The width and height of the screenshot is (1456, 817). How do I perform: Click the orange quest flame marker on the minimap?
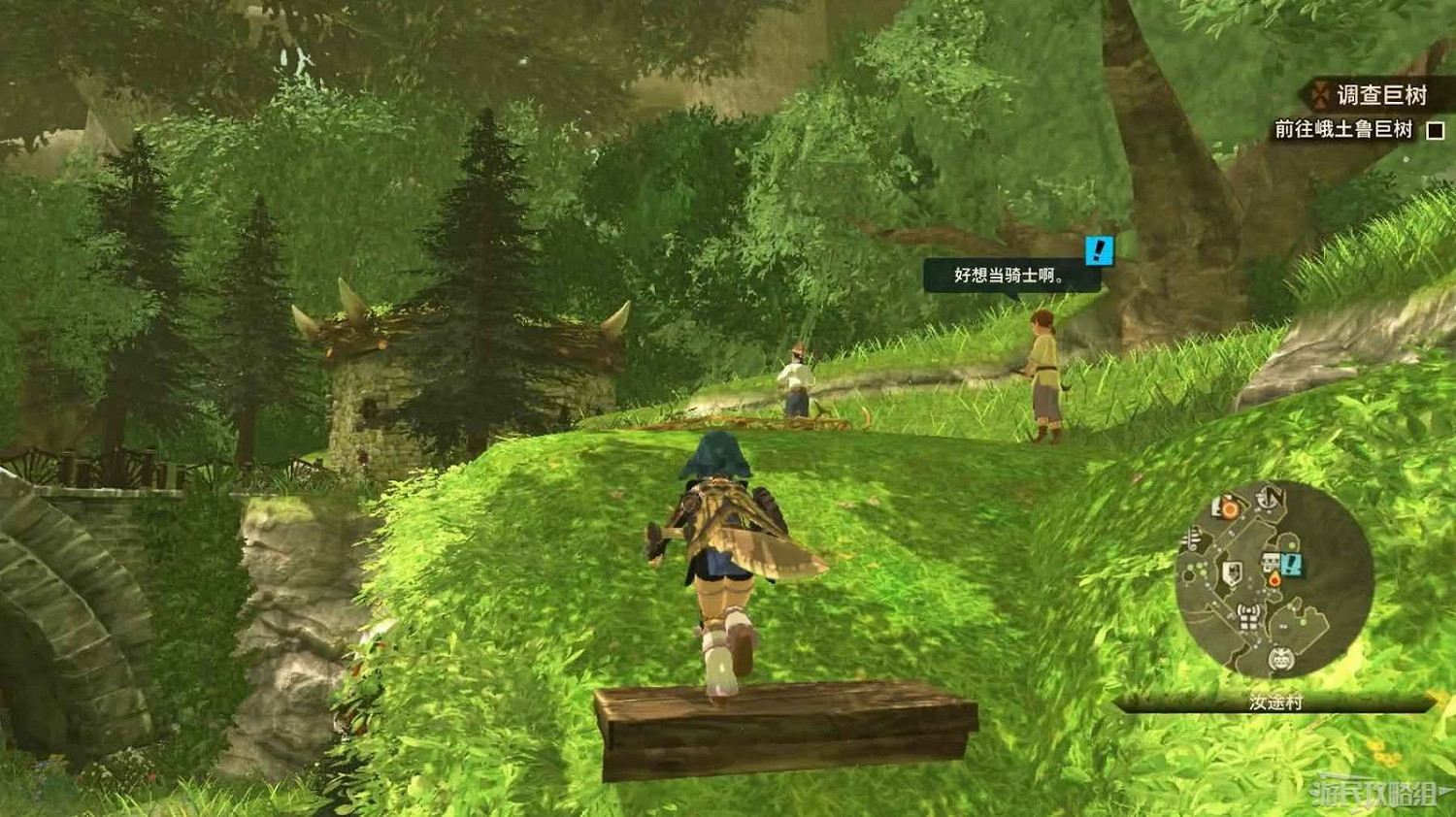pyautogui.click(x=1275, y=580)
